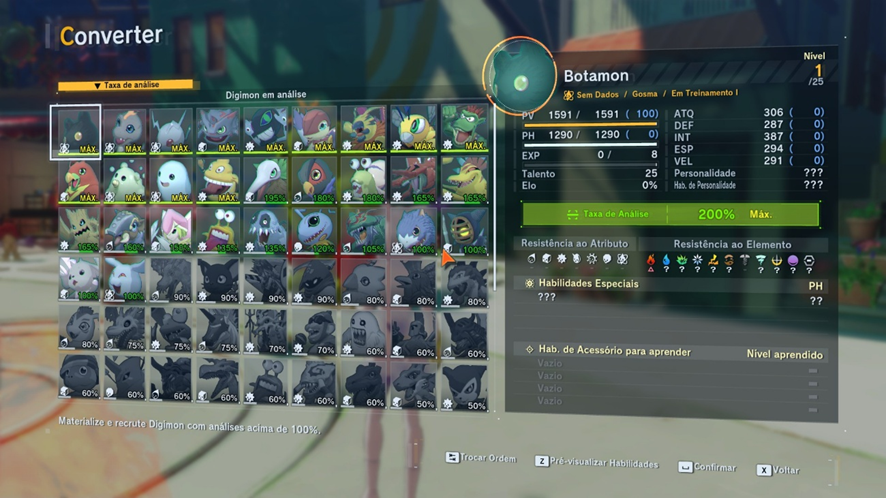Select the blue Digimon at 120%
This screenshot has width=886, height=498.
316,230
